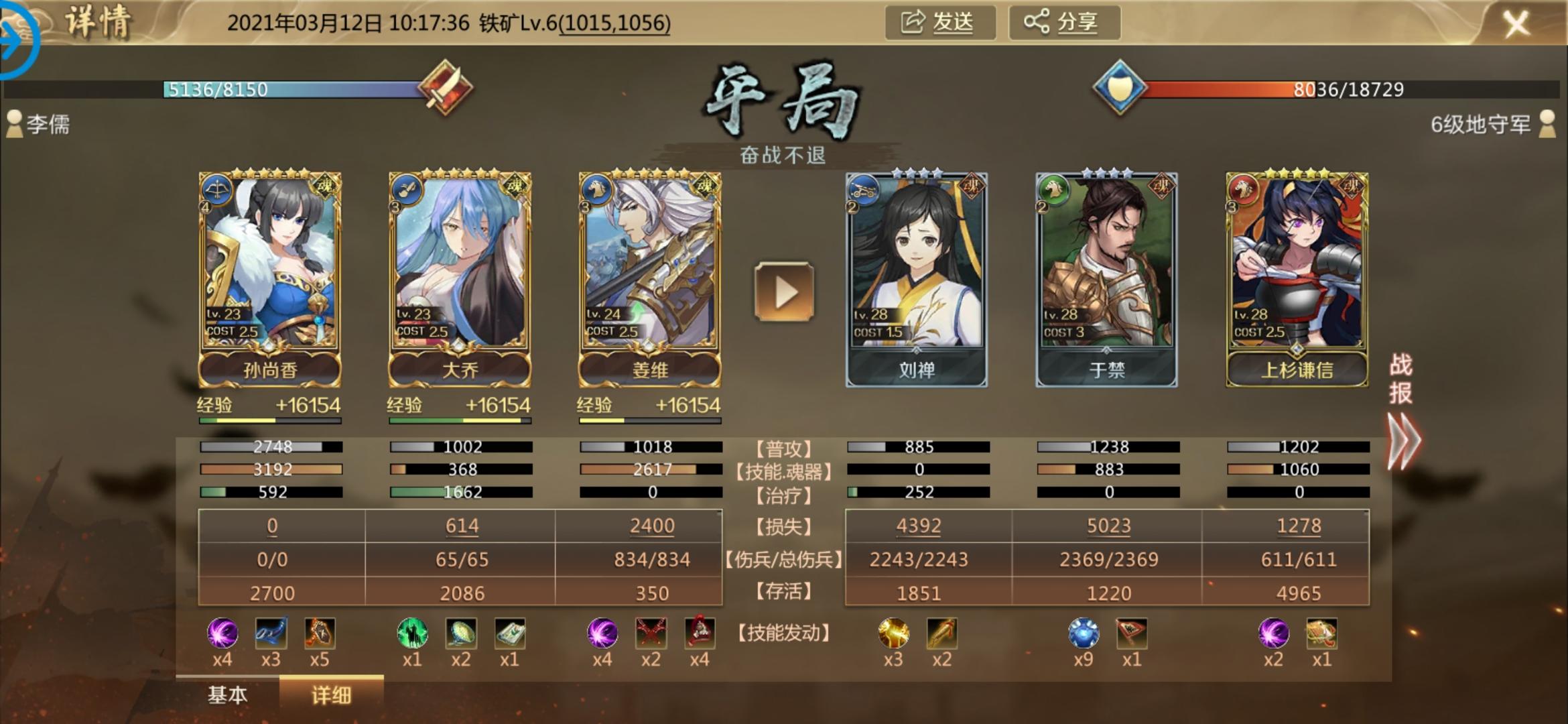This screenshot has width=1568, height=724.
Task: Tap 于禁's blue orb skill icon
Action: [x=1083, y=633]
